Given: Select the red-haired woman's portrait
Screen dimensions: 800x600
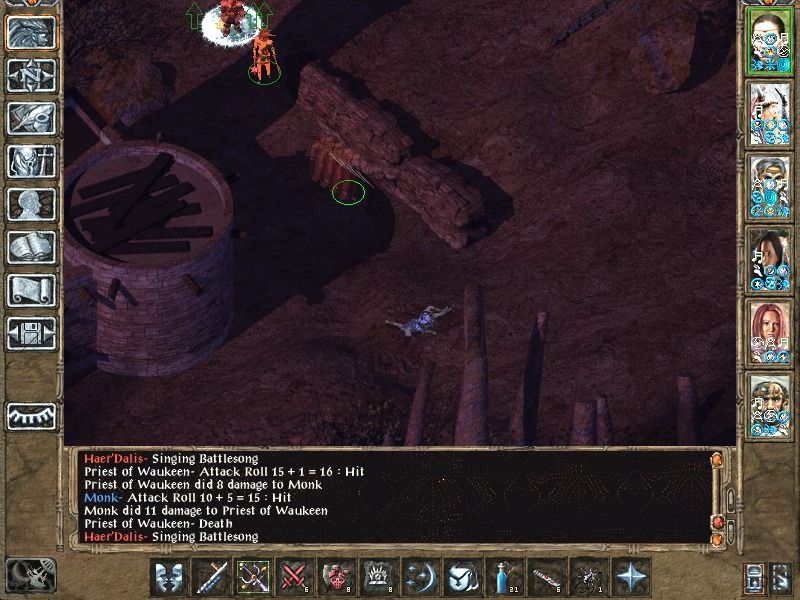Looking at the screenshot, I should point(770,331).
